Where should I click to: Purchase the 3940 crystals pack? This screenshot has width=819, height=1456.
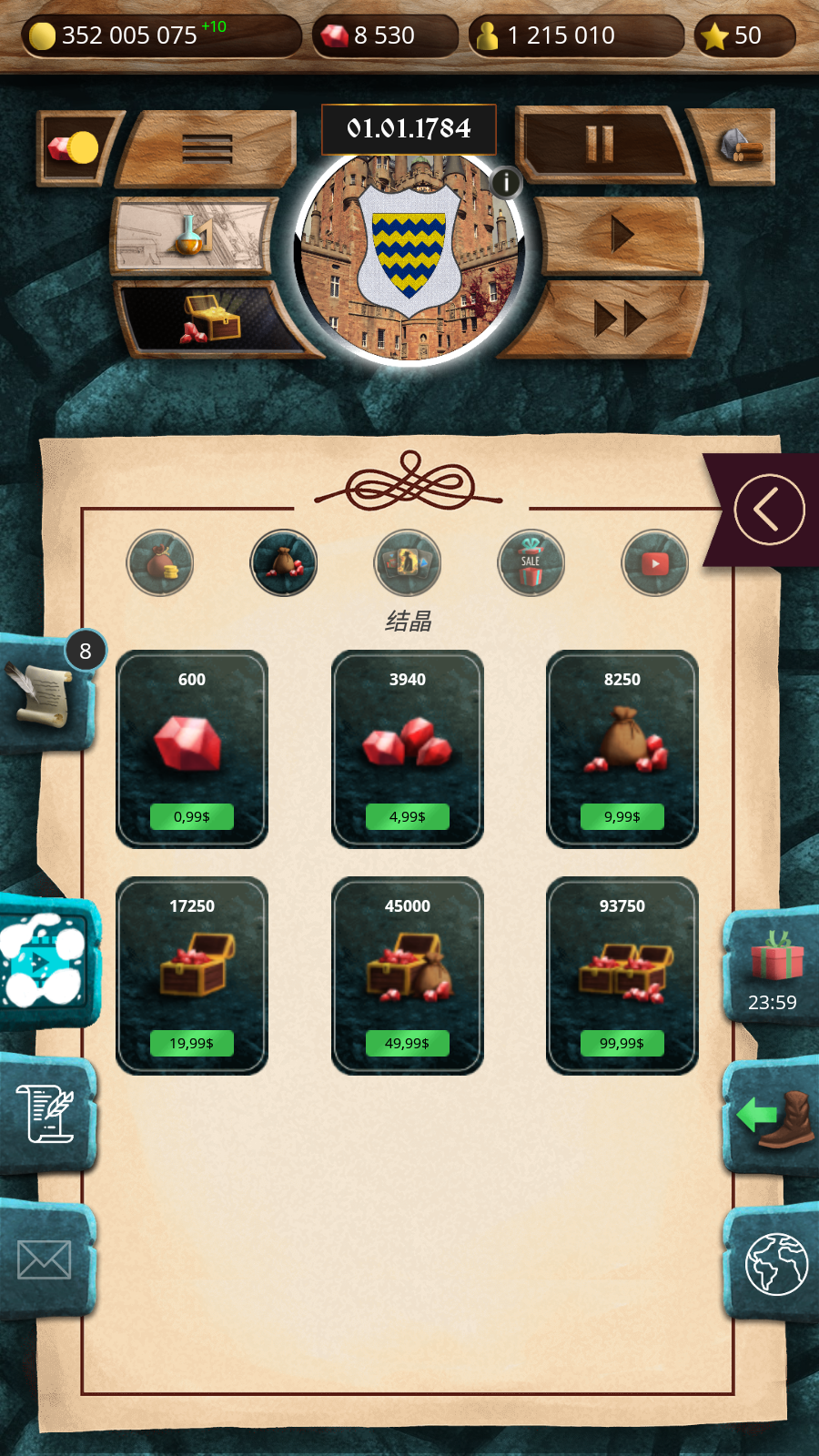407,816
